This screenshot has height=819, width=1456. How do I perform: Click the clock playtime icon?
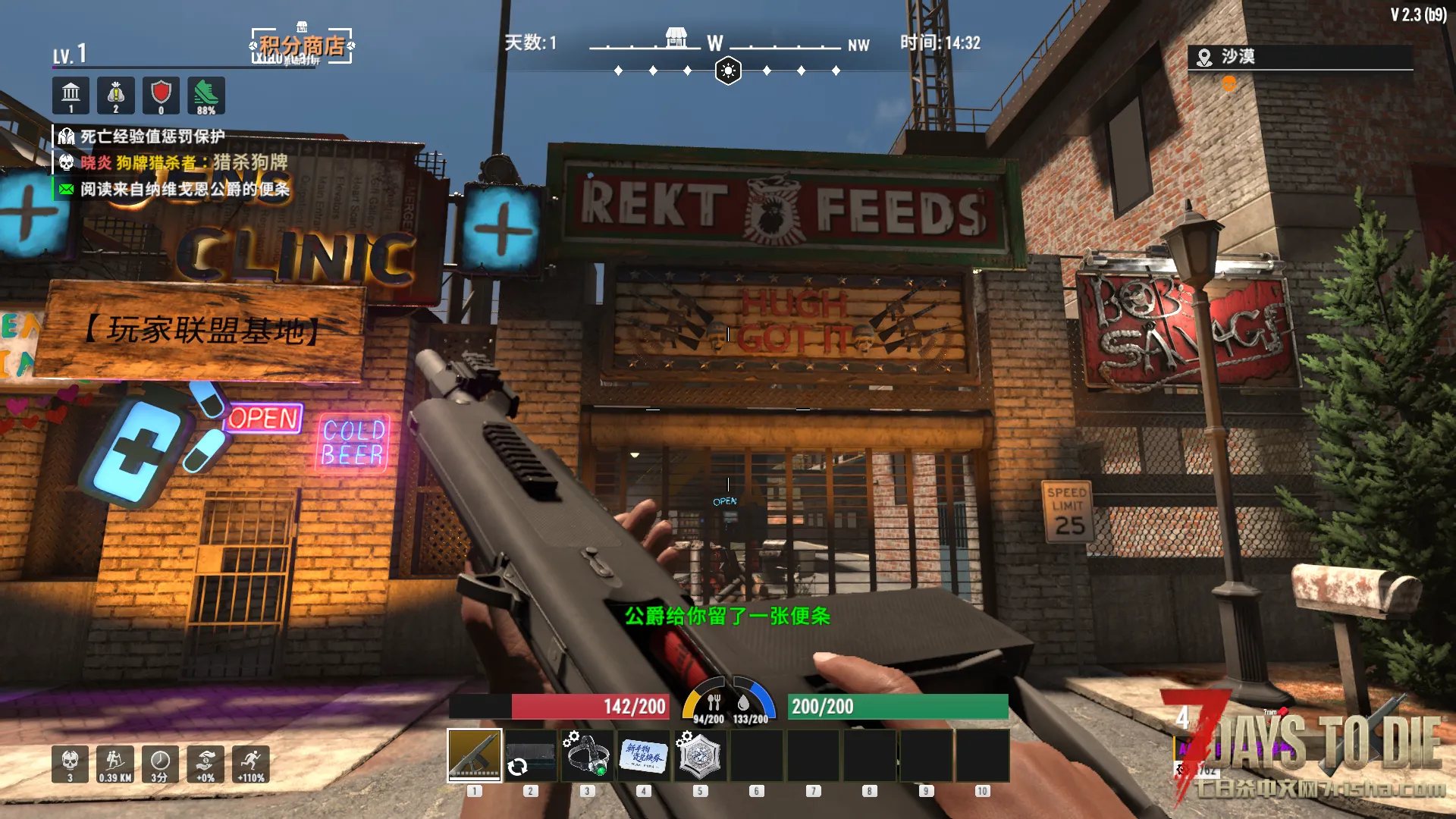[160, 763]
